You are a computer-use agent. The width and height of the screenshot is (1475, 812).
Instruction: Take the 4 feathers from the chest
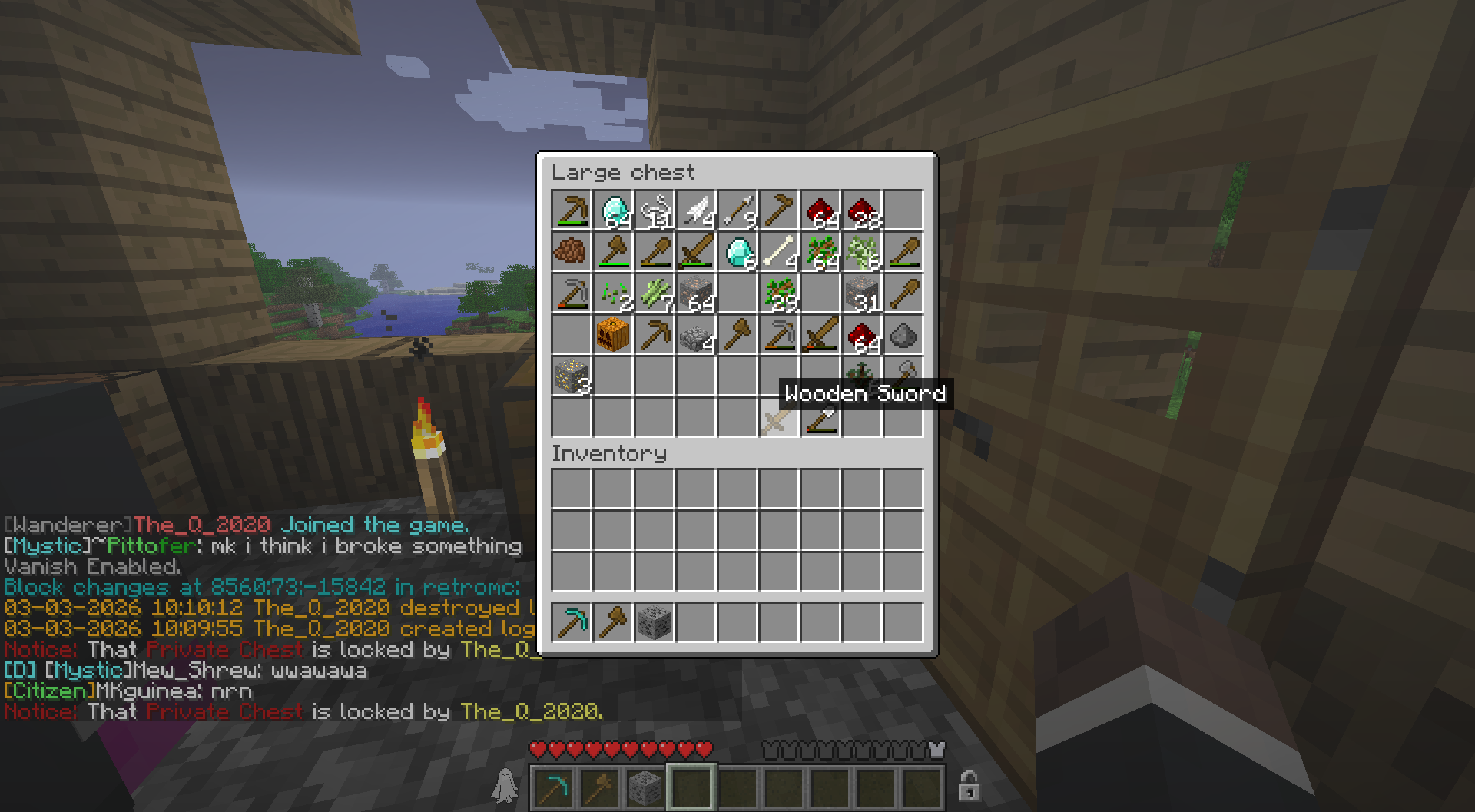(696, 210)
